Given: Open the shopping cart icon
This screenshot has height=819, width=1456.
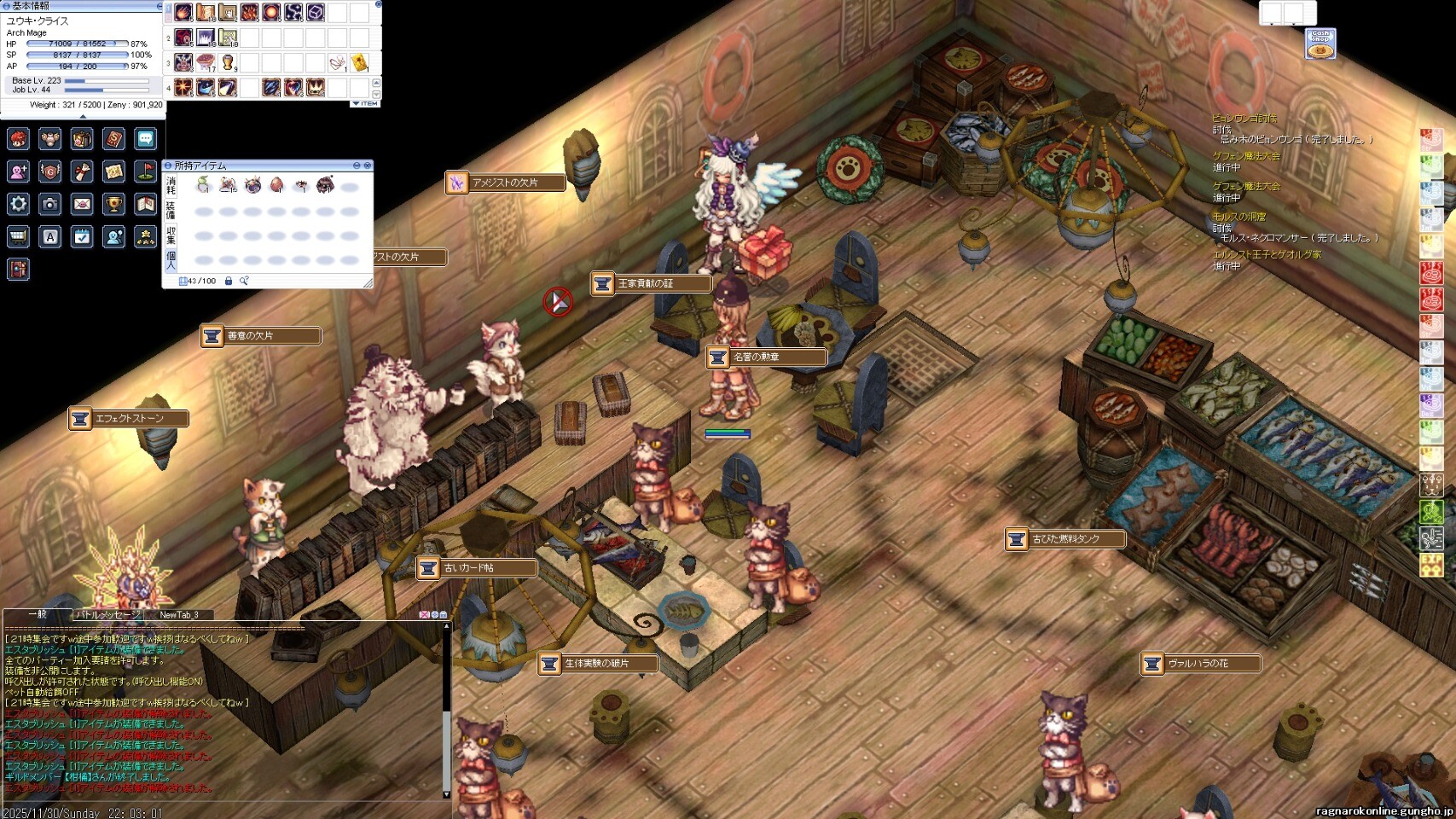Looking at the screenshot, I should [x=19, y=236].
